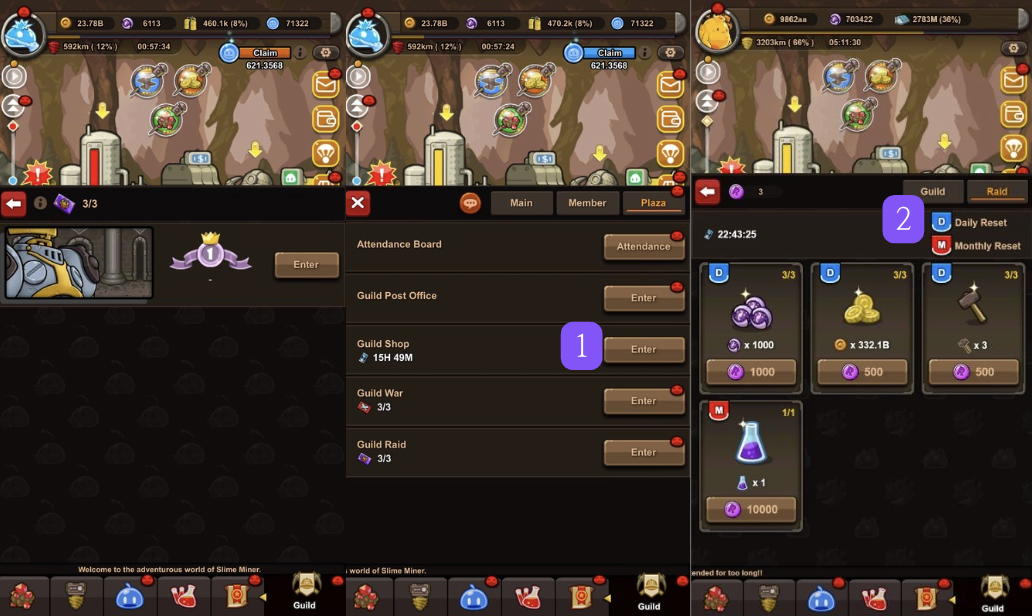This screenshot has height=616, width=1032.
Task: Purchase the 332.1B gold coins for 500
Action: 861,371
